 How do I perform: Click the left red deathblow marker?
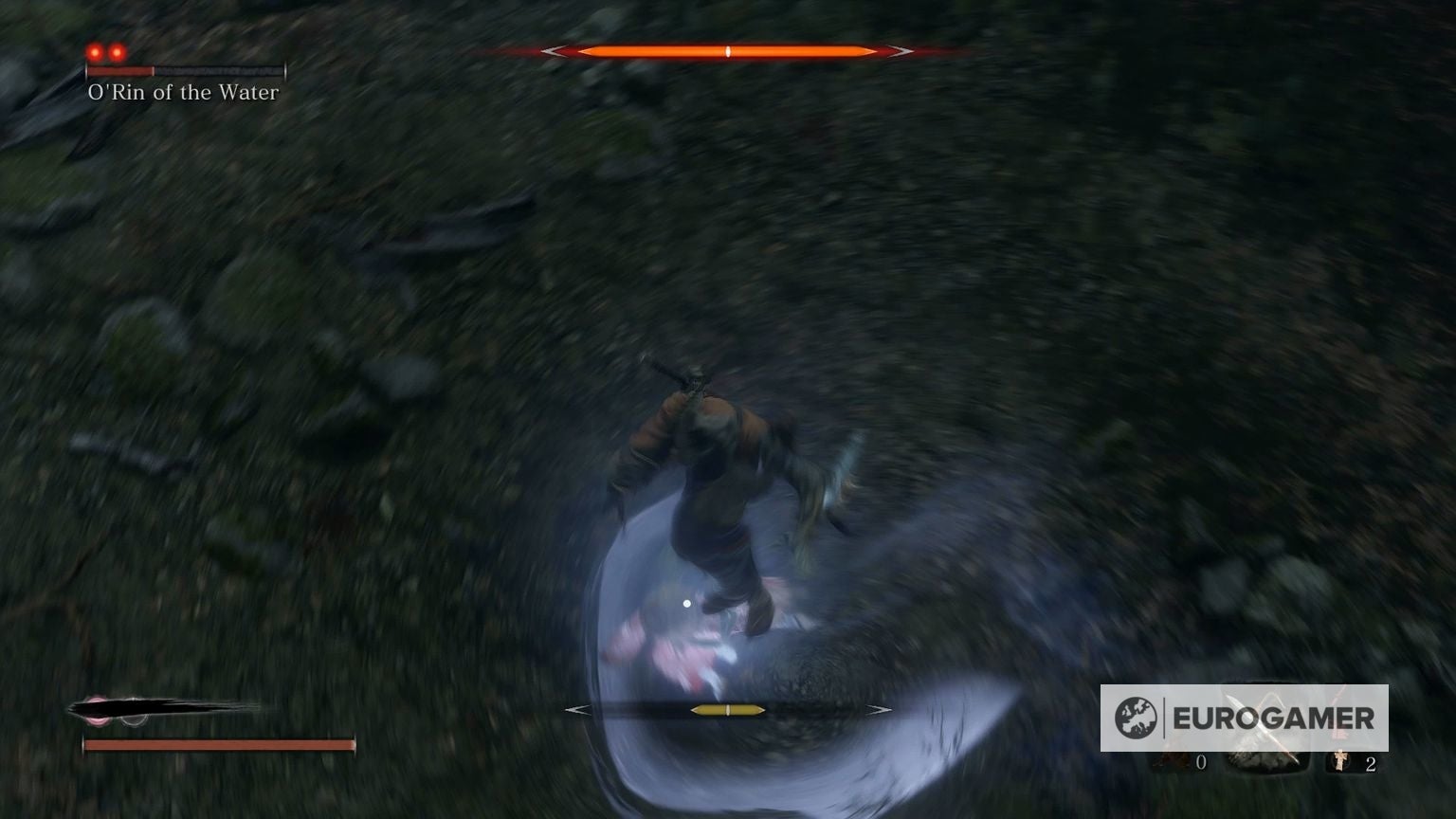(96, 53)
